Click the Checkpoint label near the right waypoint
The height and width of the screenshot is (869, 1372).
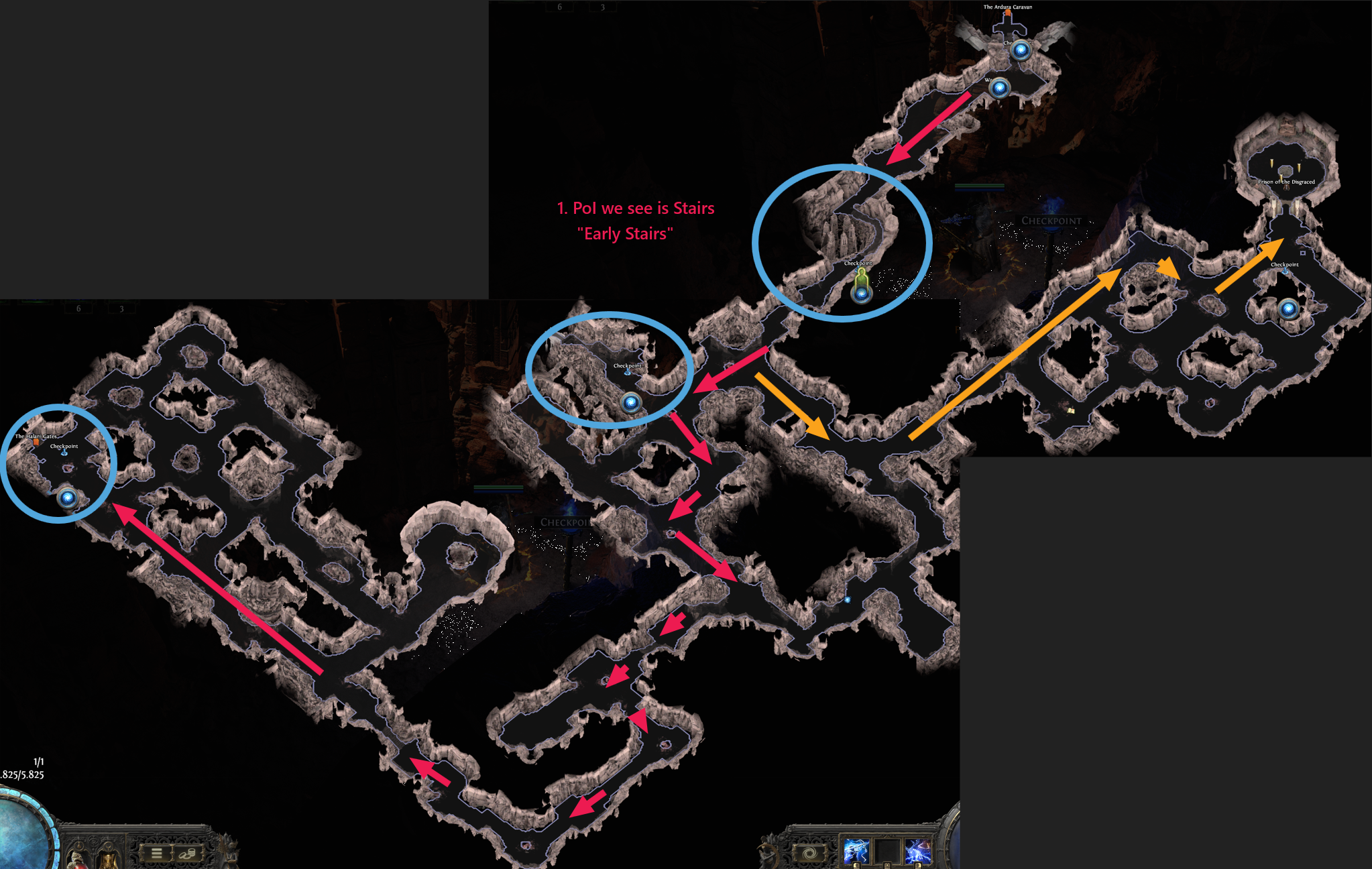point(1285,264)
